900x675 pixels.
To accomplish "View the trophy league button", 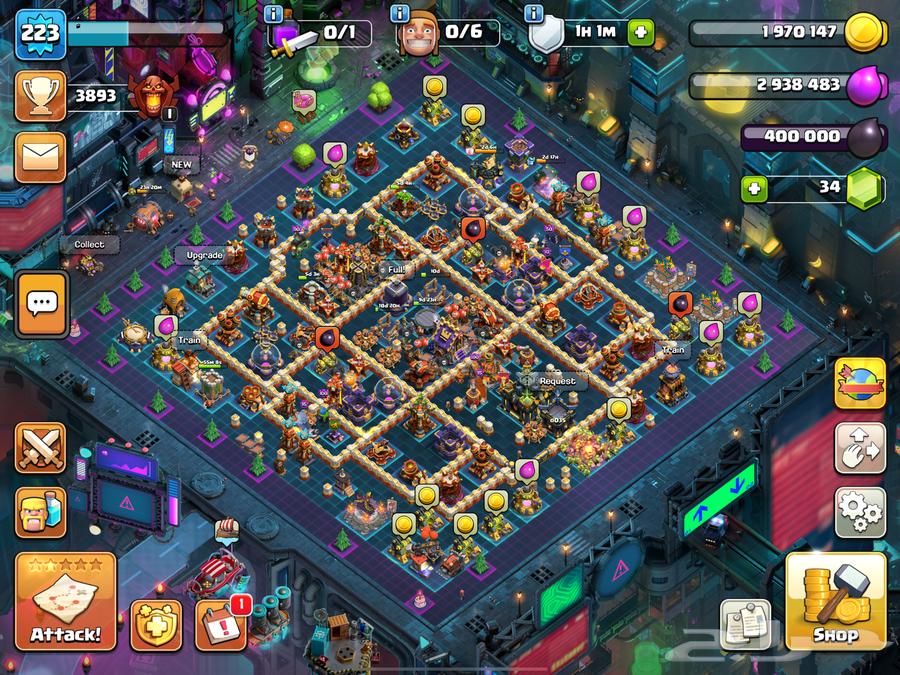I will [41, 96].
